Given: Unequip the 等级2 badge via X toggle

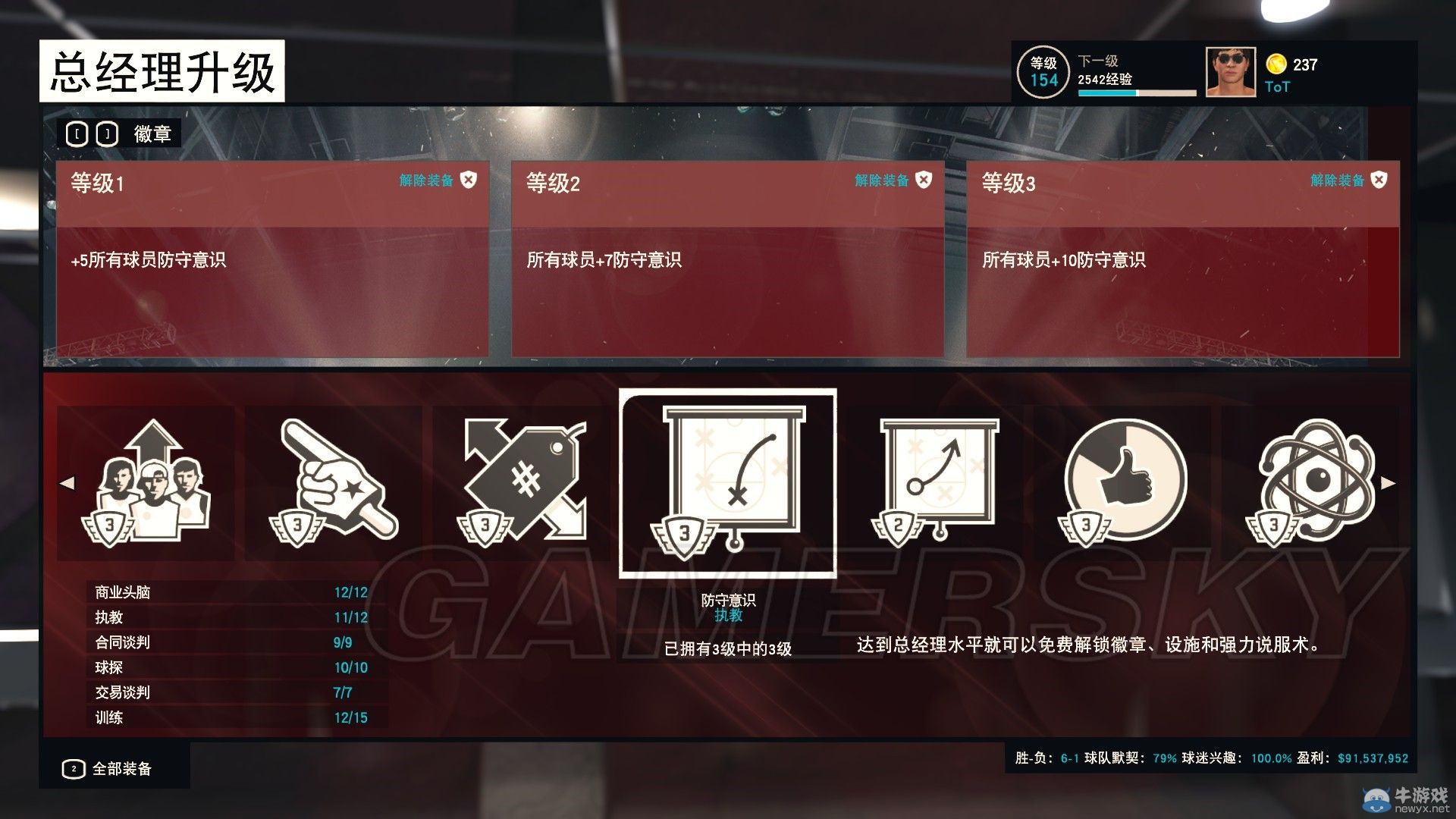Looking at the screenshot, I should (x=924, y=181).
